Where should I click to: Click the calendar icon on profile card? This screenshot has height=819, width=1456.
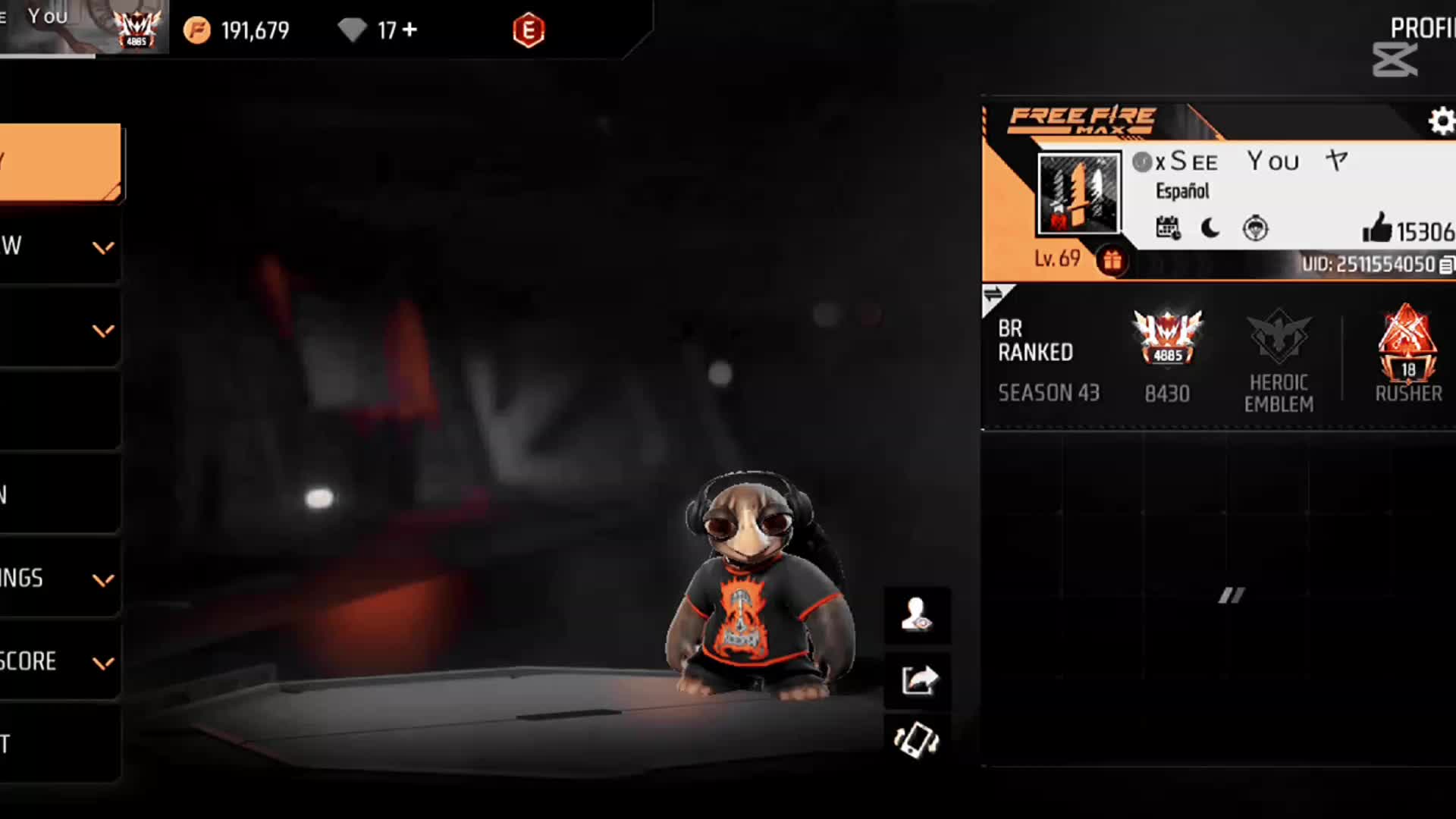click(x=1168, y=227)
